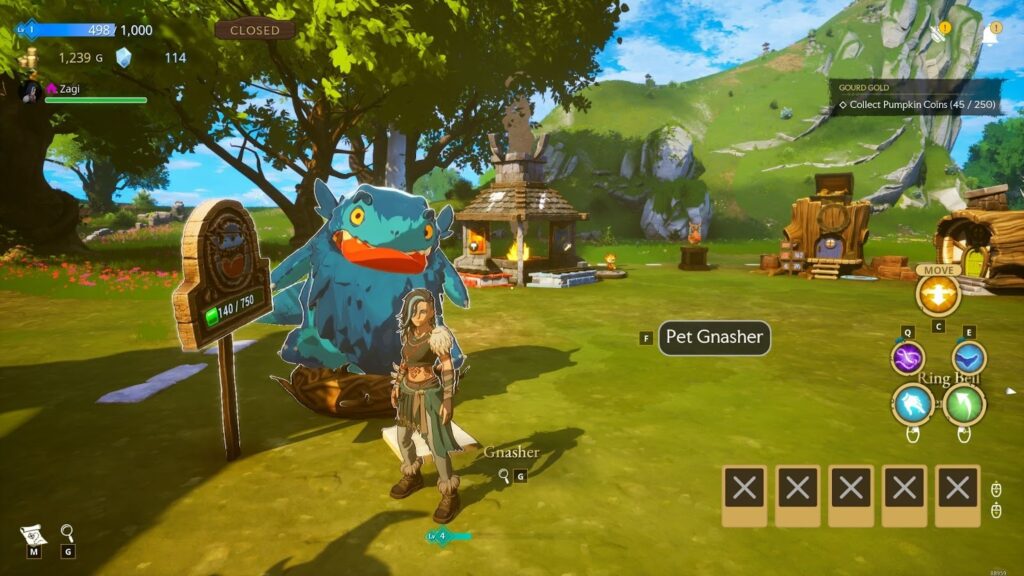Open the bell notifications icon
Screen dimensions: 1024x576
pyautogui.click(x=990, y=36)
